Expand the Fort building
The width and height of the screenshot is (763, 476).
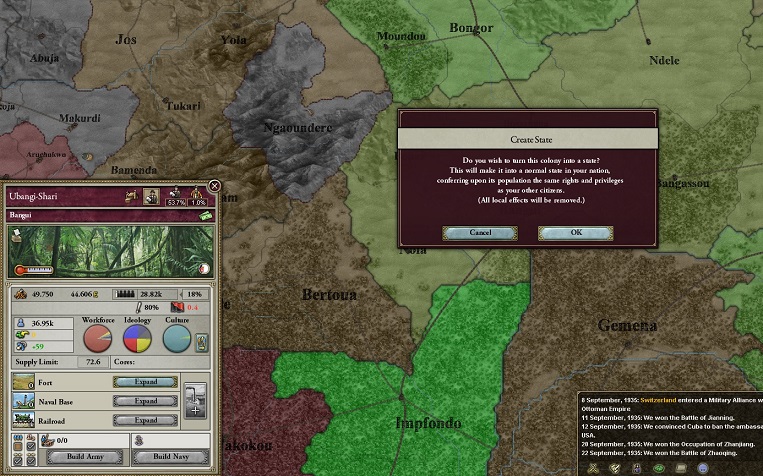(x=145, y=382)
